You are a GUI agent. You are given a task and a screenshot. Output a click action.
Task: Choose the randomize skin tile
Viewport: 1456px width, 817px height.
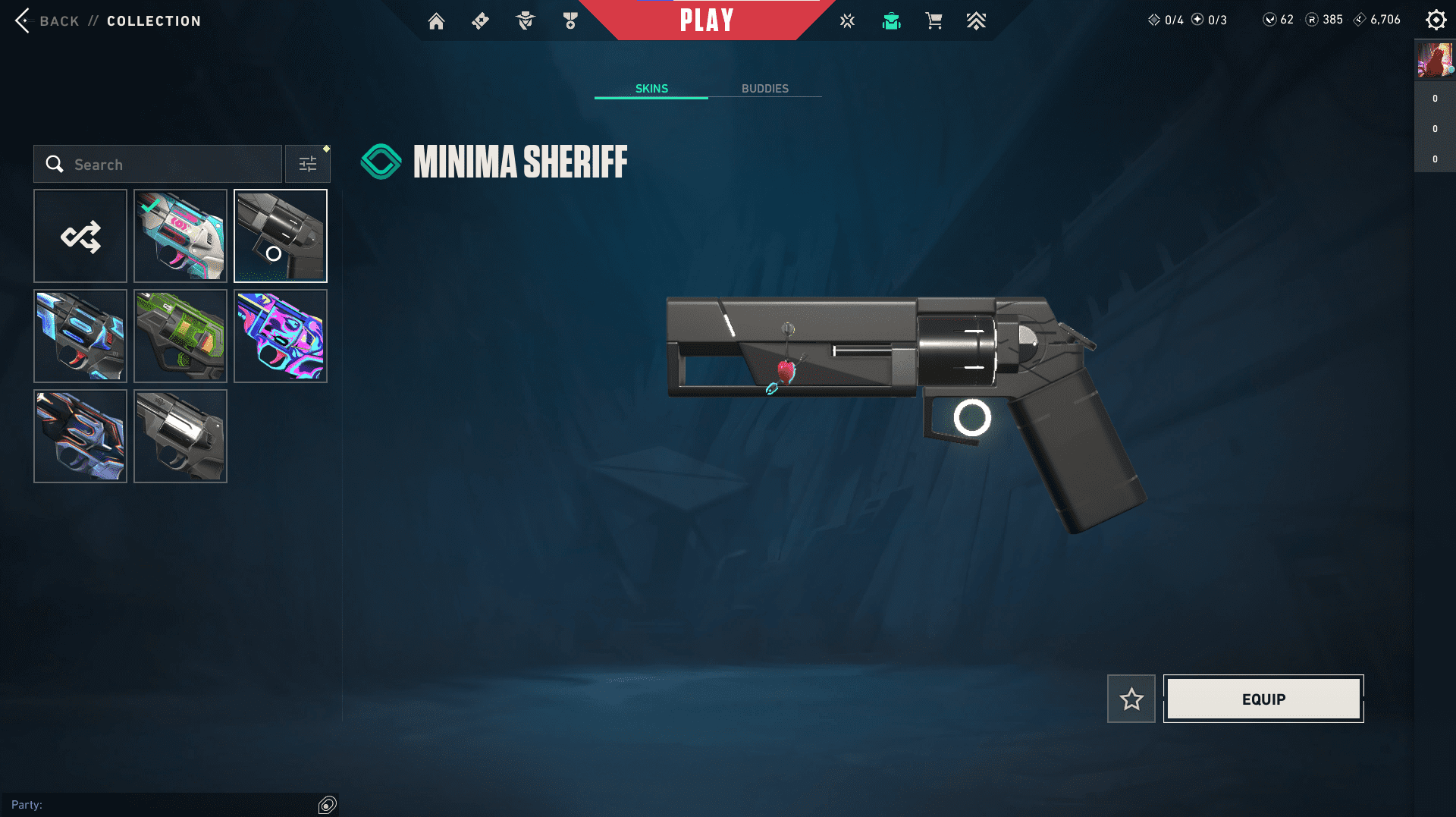pyautogui.click(x=80, y=236)
